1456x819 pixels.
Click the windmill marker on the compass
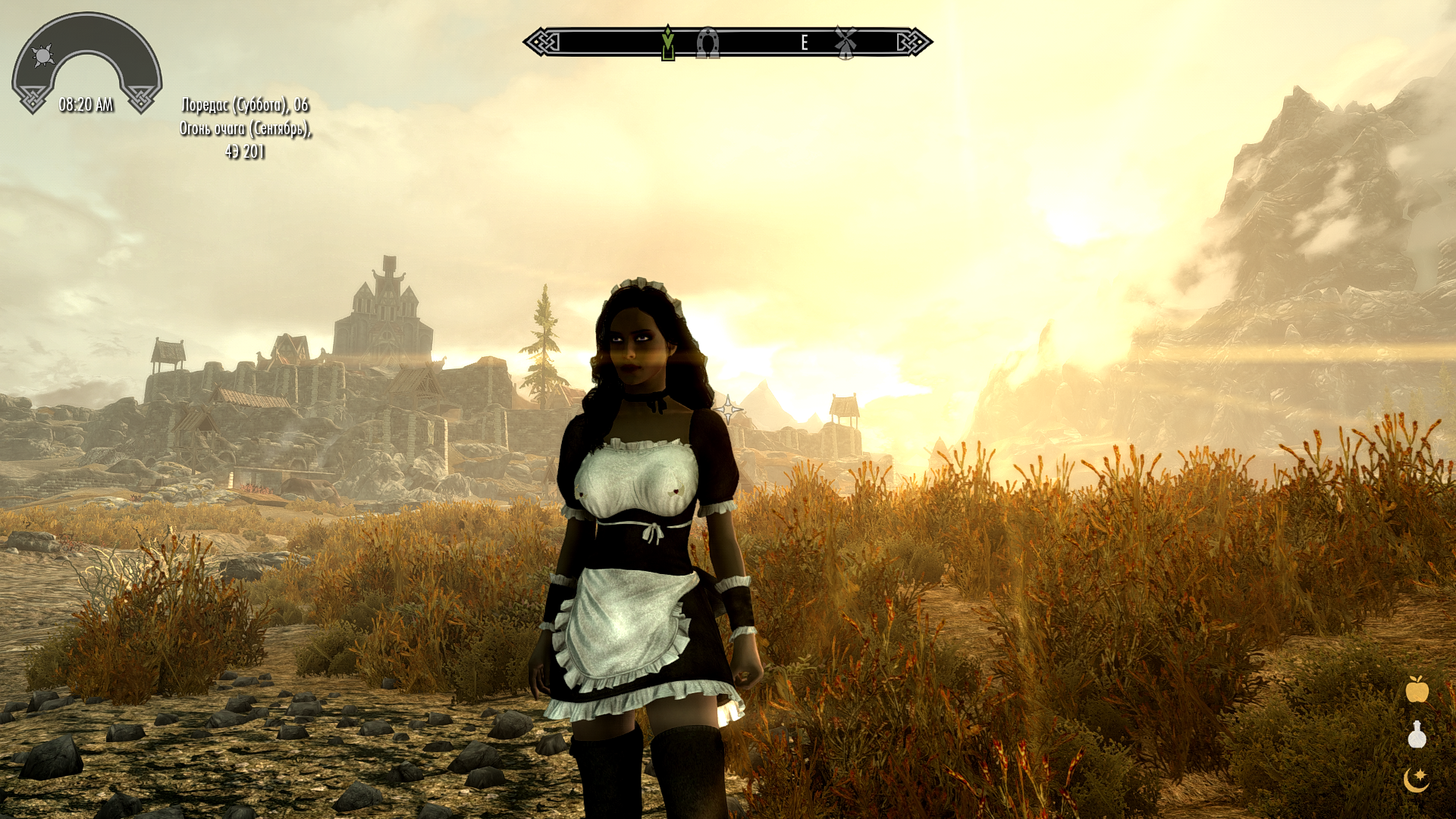point(846,42)
